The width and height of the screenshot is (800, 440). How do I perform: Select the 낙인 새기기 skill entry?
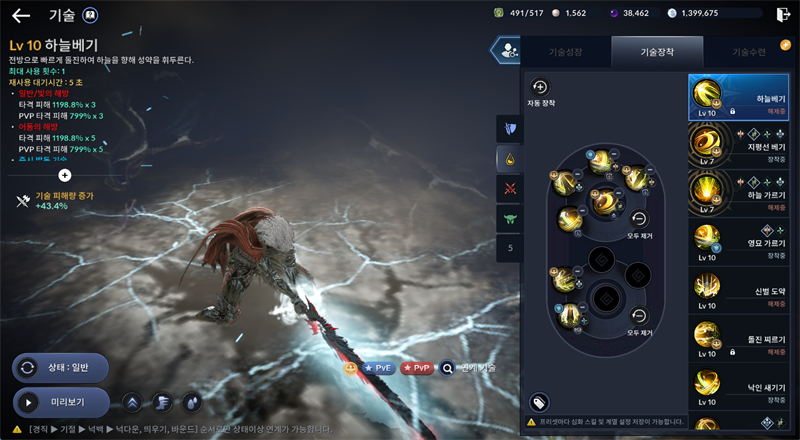pos(738,390)
